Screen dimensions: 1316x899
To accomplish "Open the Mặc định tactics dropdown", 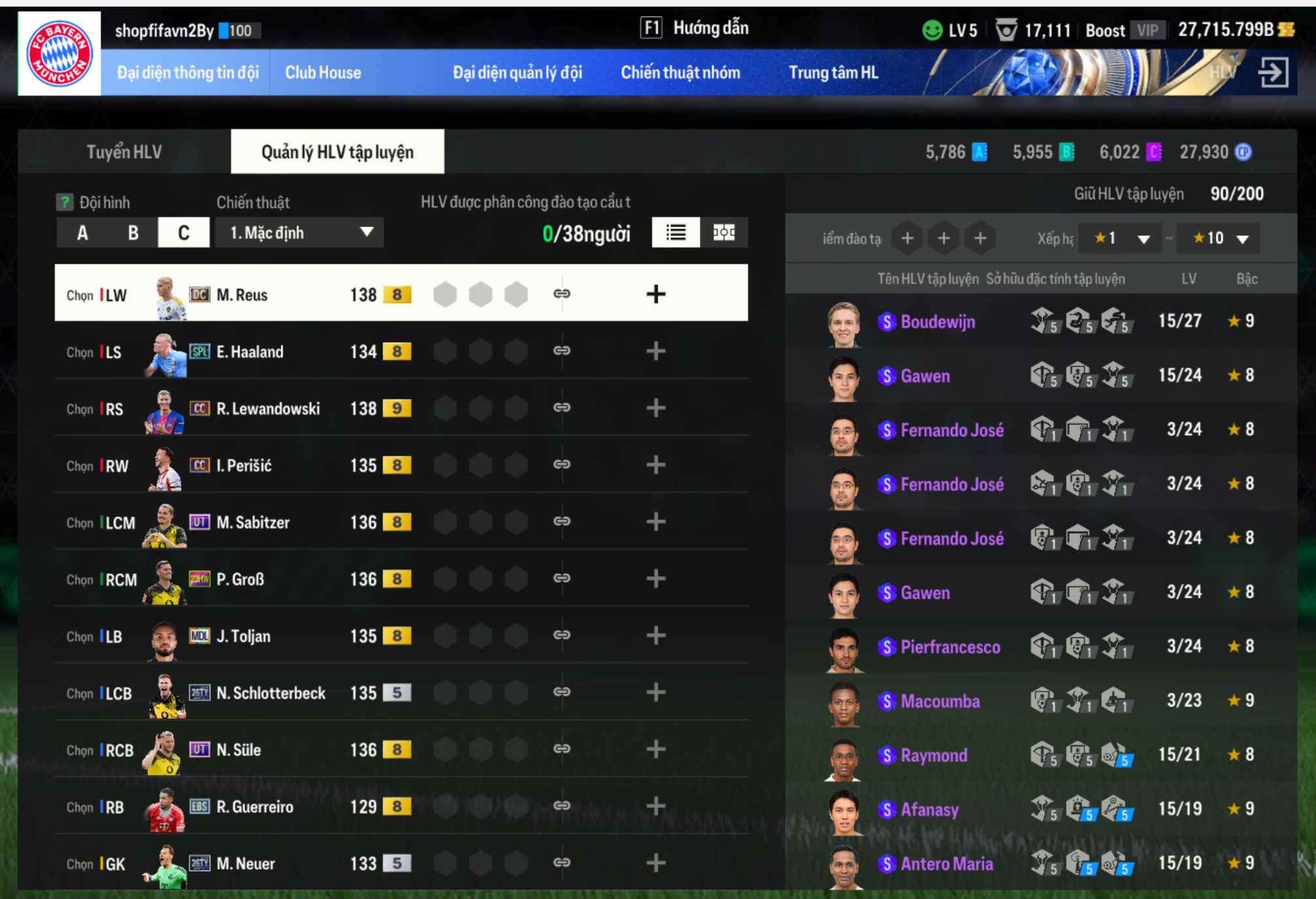I will pos(300,233).
